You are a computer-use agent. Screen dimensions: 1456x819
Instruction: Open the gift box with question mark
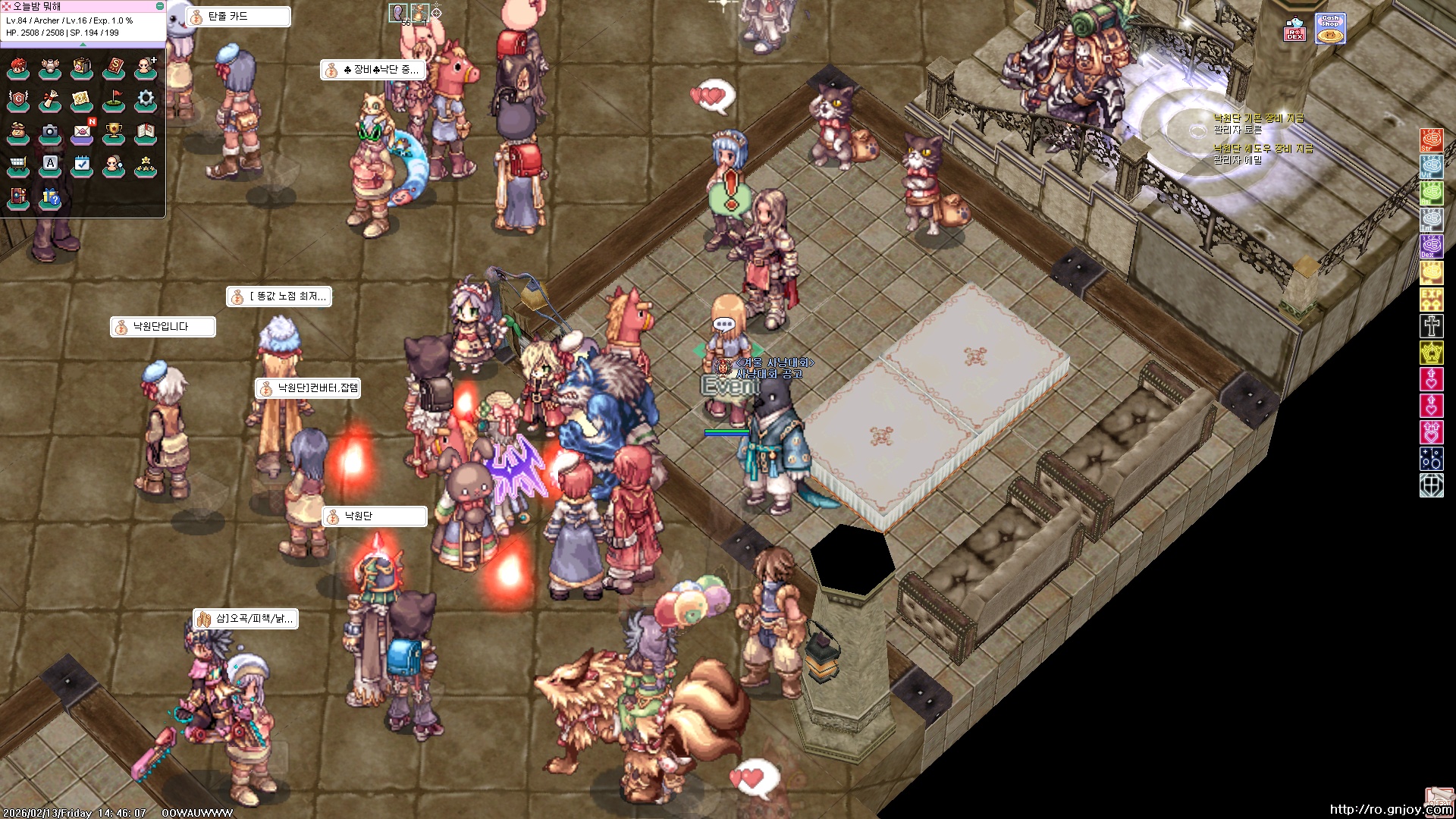point(50,197)
